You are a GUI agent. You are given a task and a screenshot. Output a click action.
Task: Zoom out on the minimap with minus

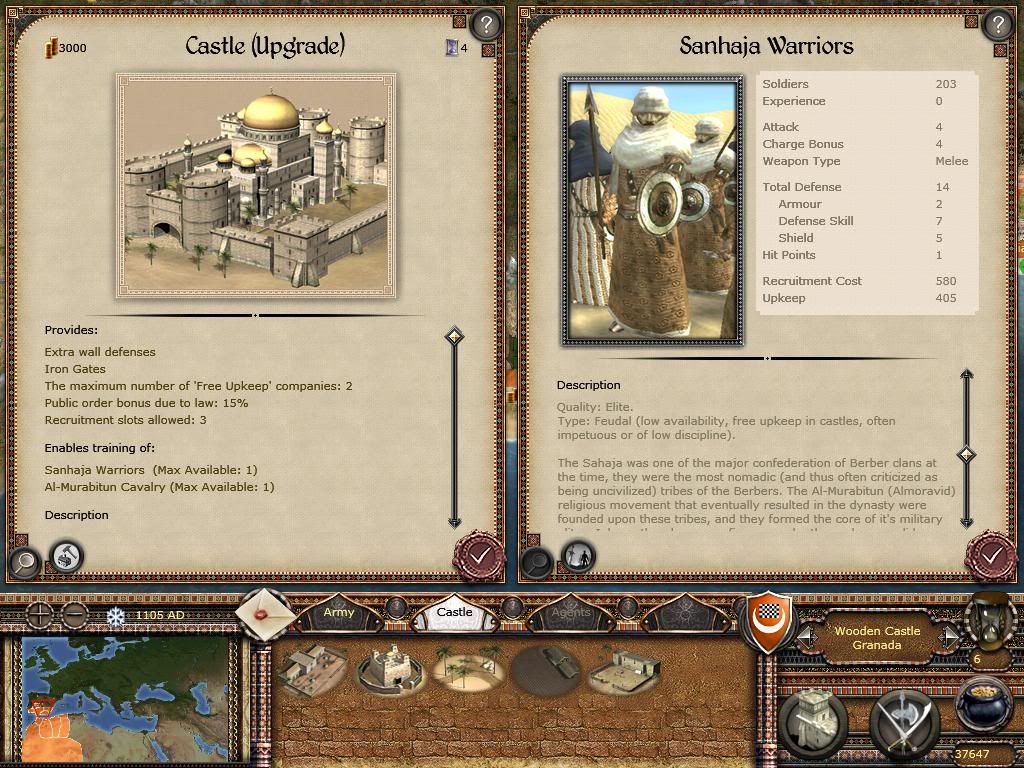[74, 615]
